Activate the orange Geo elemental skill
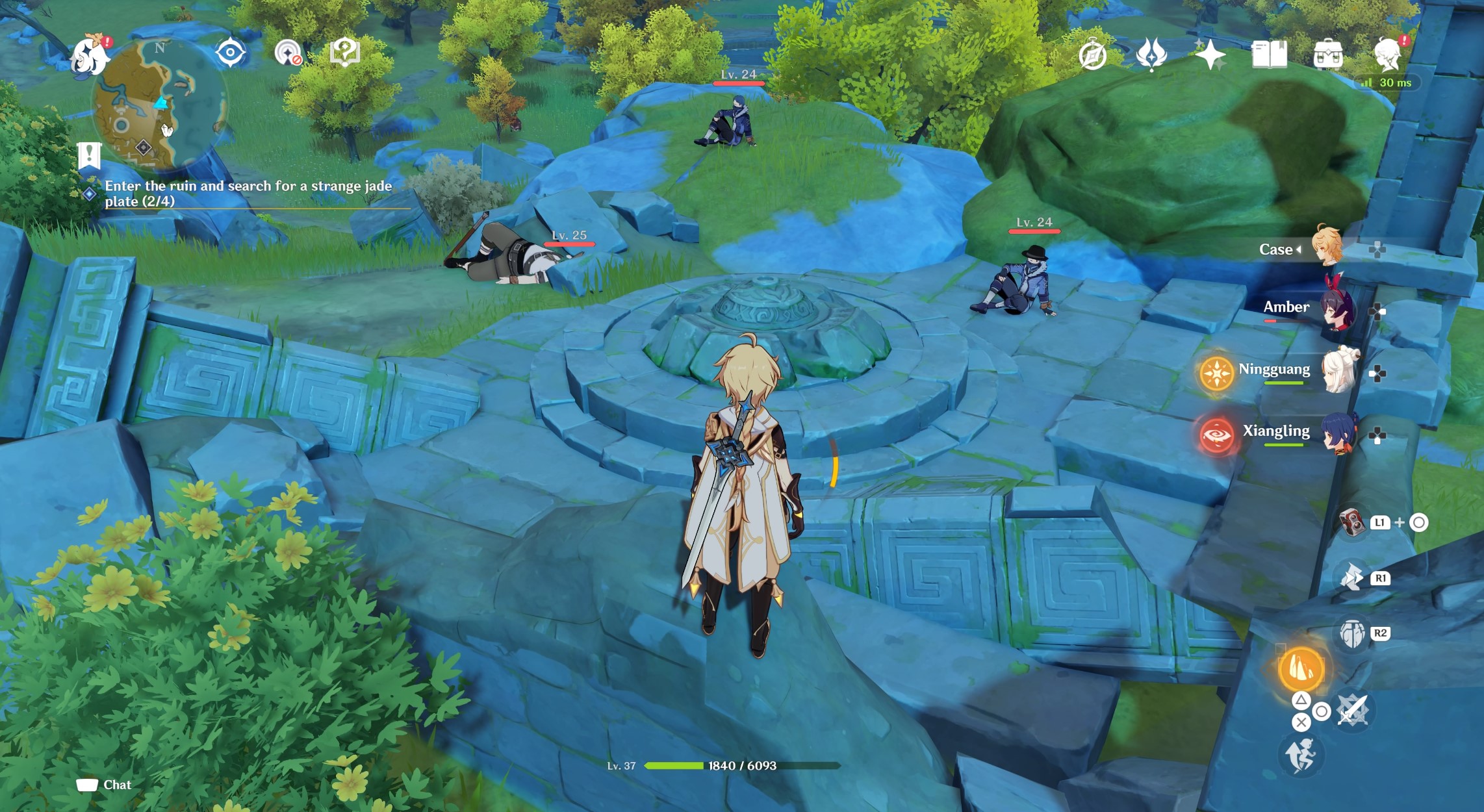Screen dimensions: 1484x812 1301,669
